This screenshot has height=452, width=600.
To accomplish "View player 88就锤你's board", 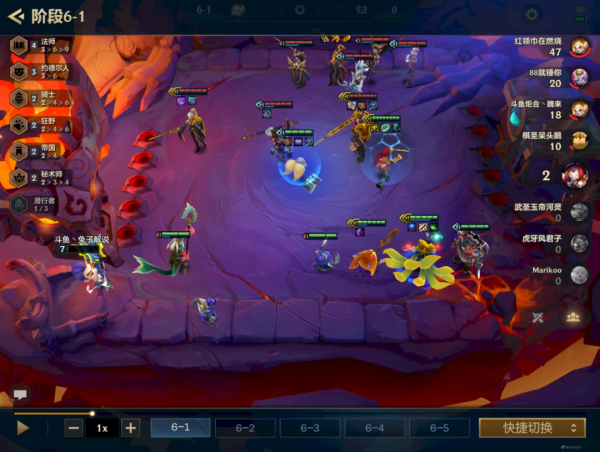I will point(579,78).
